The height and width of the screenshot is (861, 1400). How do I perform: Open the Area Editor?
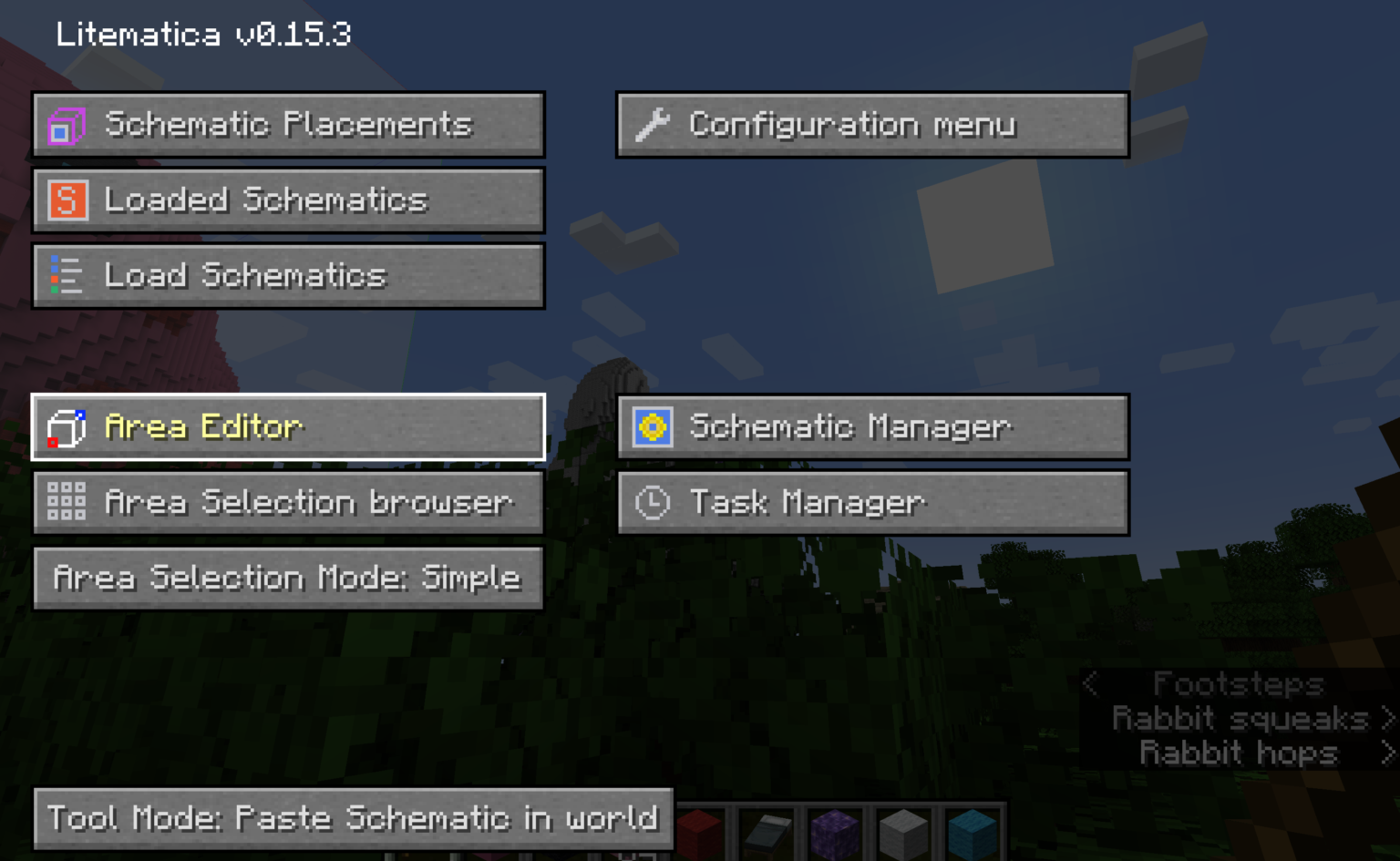(x=288, y=427)
